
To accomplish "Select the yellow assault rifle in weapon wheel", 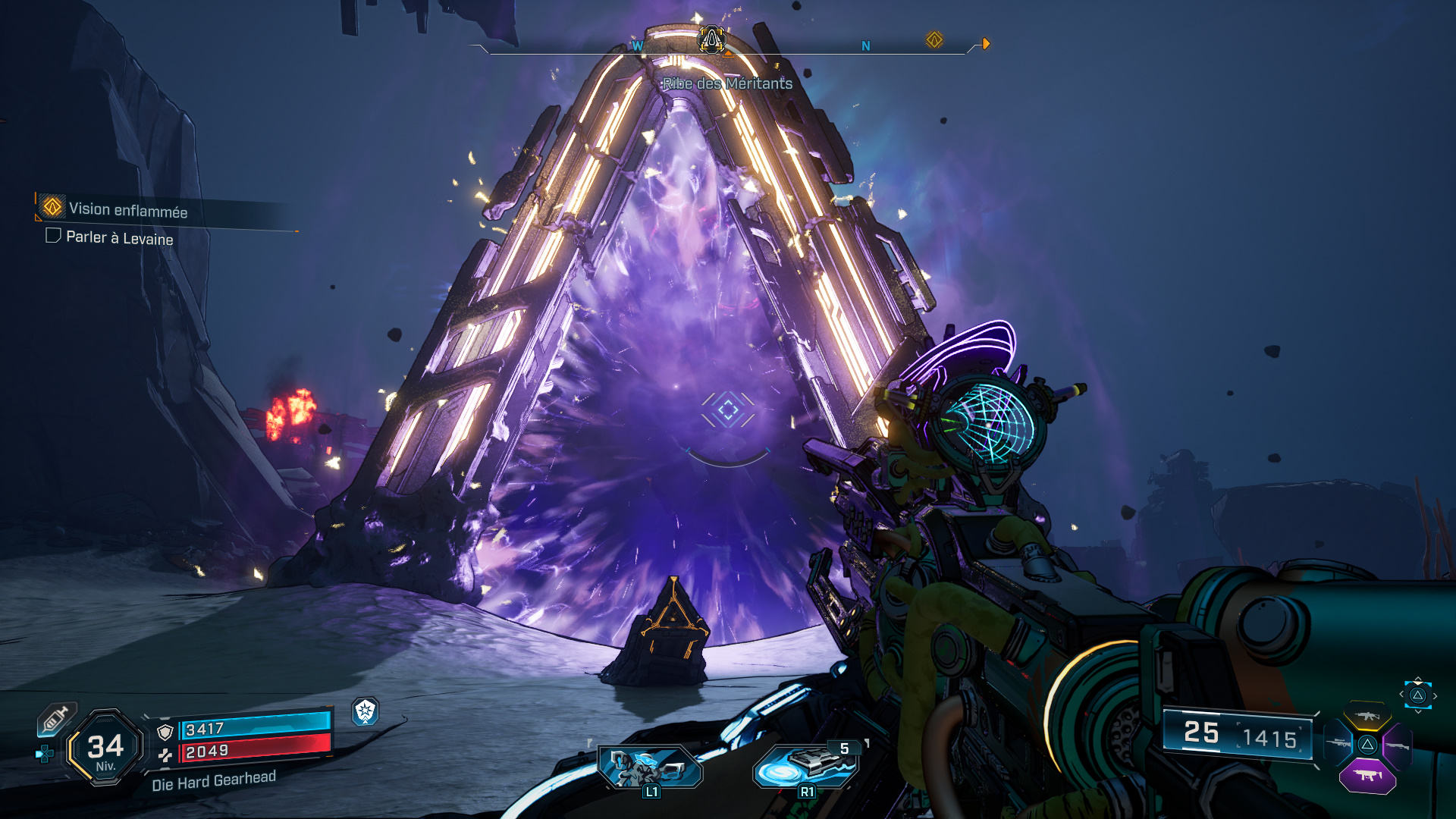I will point(1368,717).
